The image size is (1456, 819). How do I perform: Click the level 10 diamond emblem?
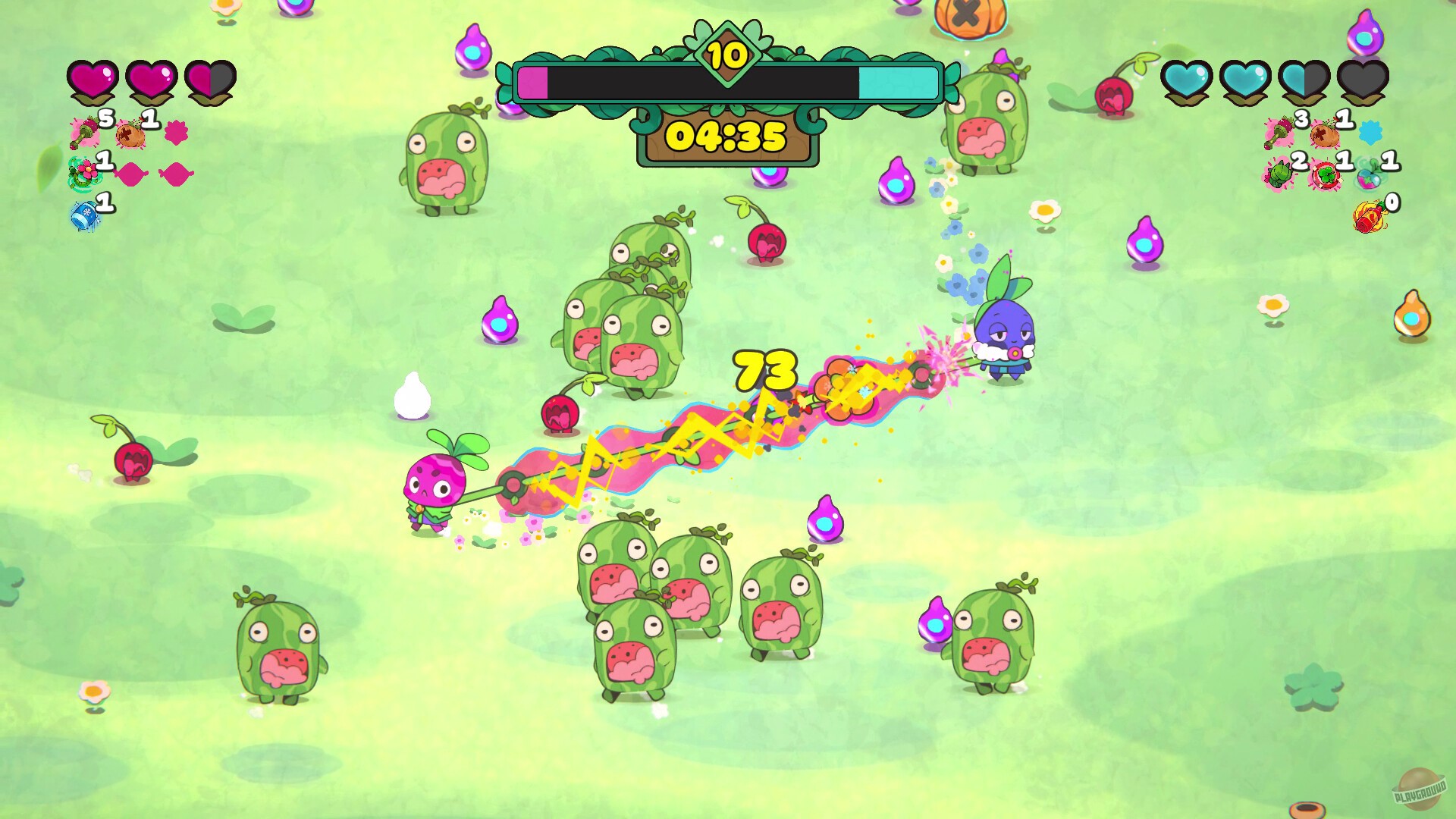point(726,55)
